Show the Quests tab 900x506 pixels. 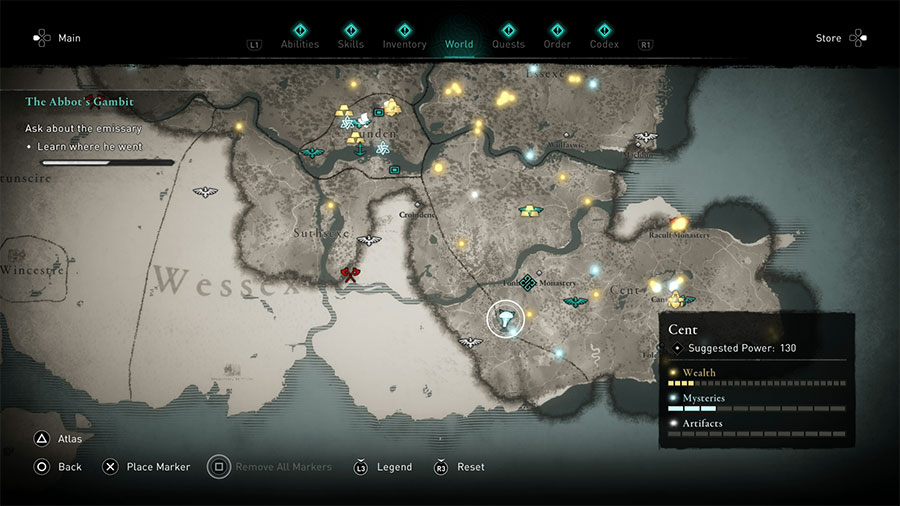[x=508, y=44]
